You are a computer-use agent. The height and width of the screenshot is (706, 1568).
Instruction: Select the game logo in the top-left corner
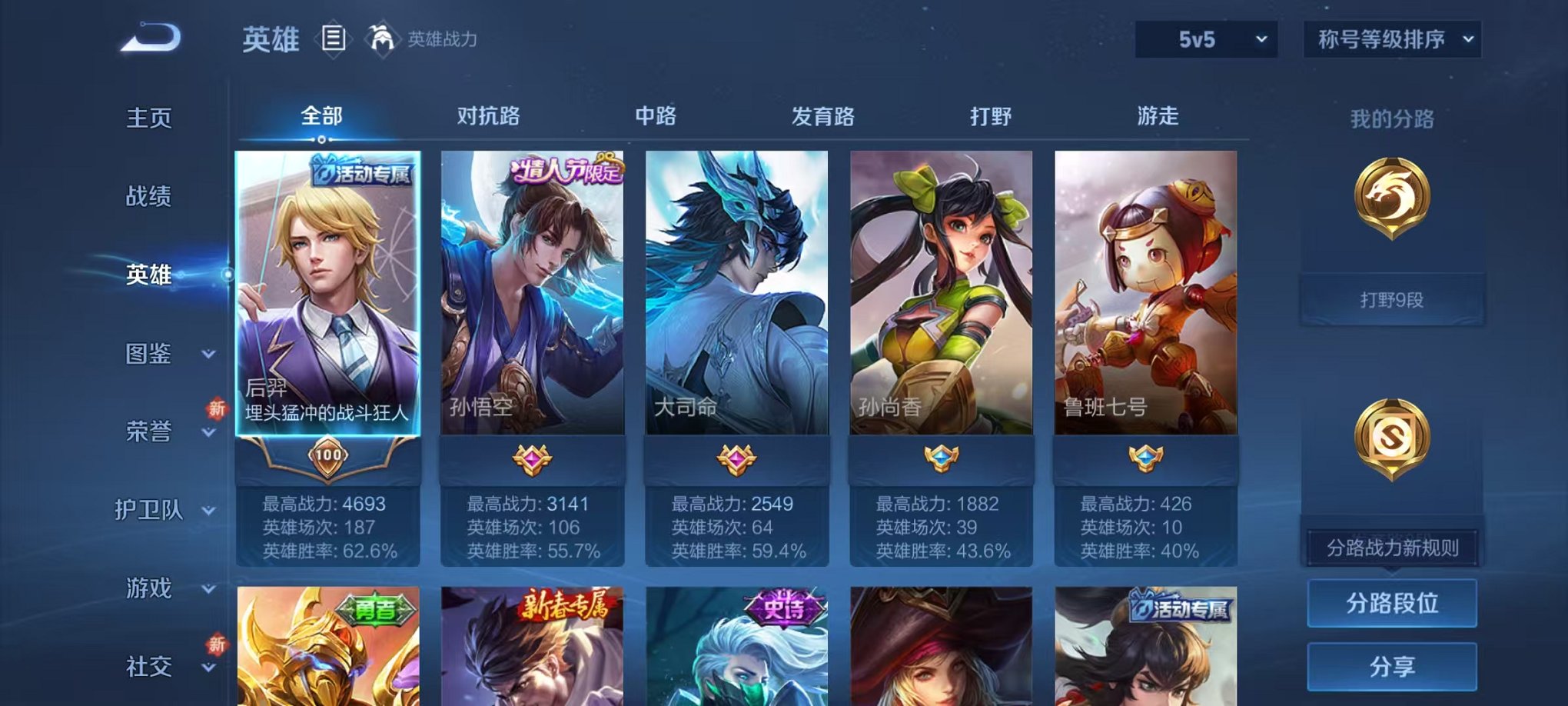coord(148,37)
